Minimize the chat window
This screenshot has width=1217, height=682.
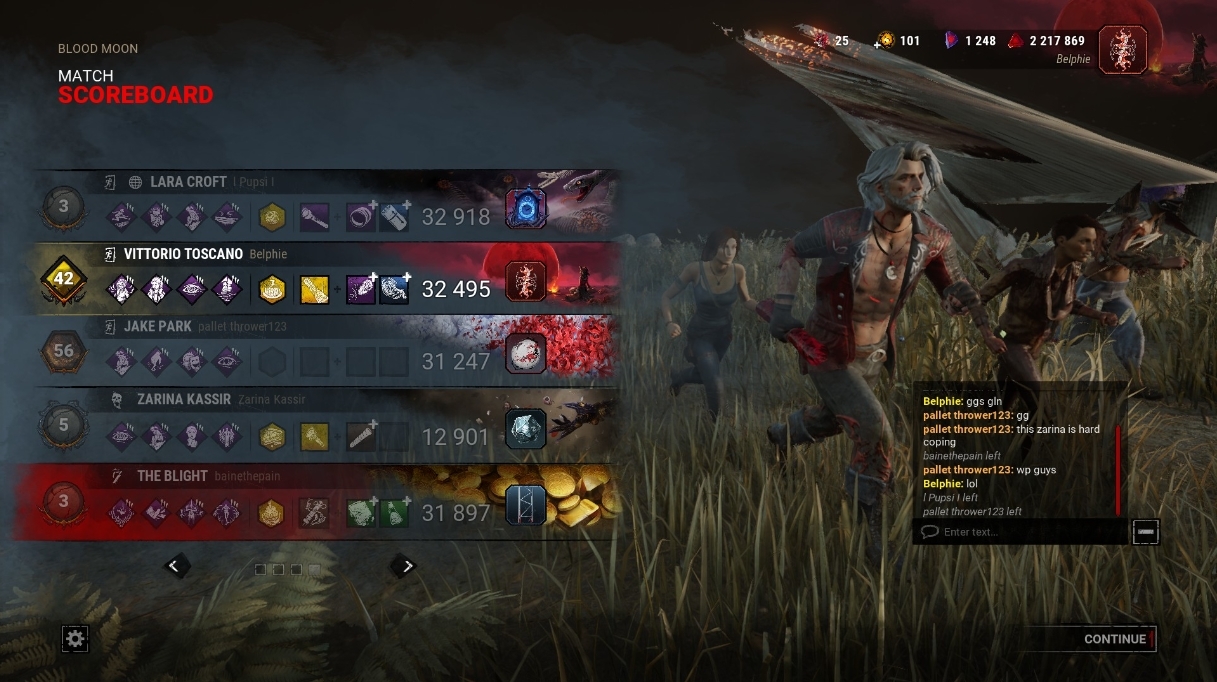(x=1146, y=532)
